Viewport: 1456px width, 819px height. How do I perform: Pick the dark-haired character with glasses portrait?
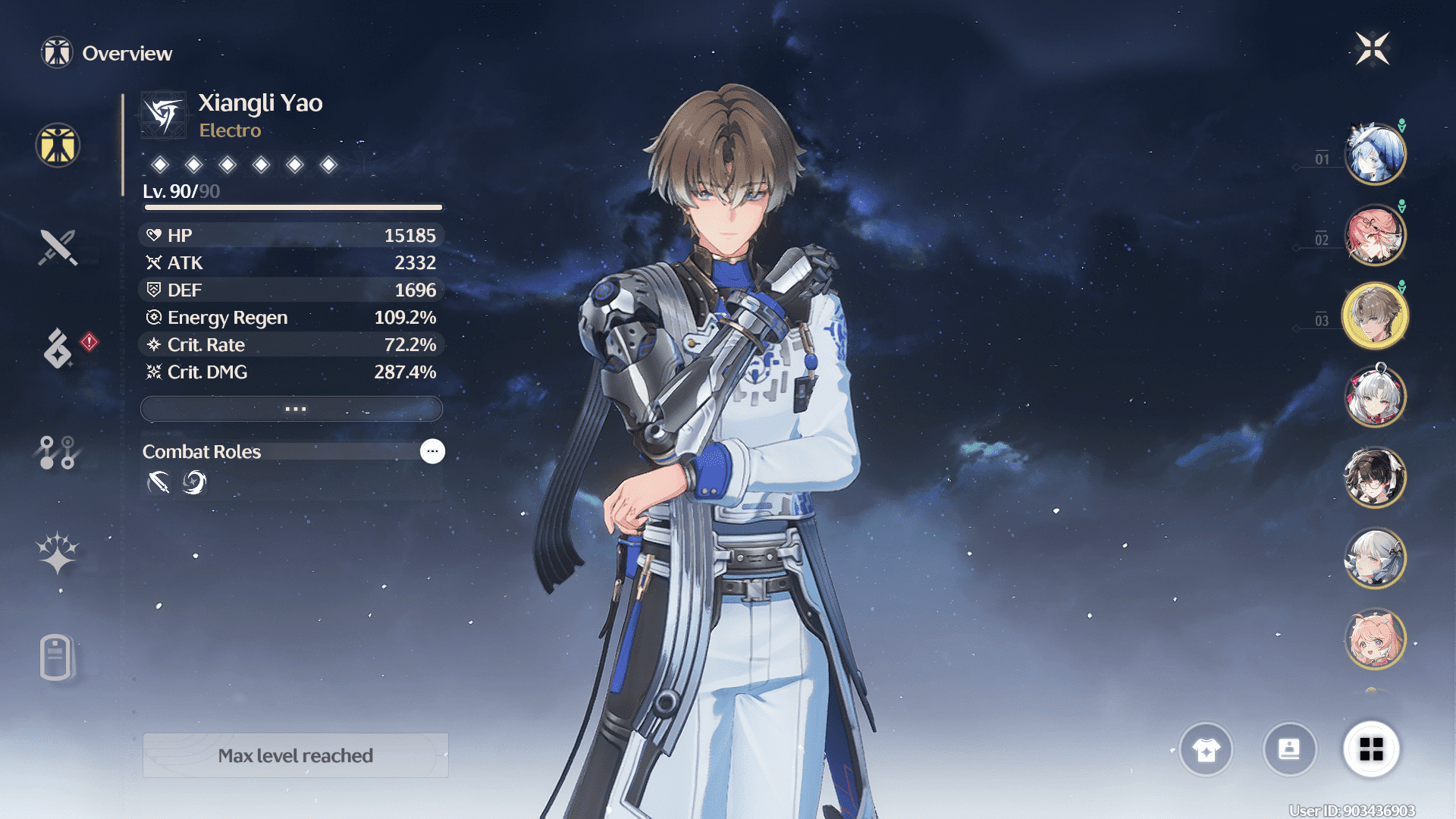tap(1375, 478)
